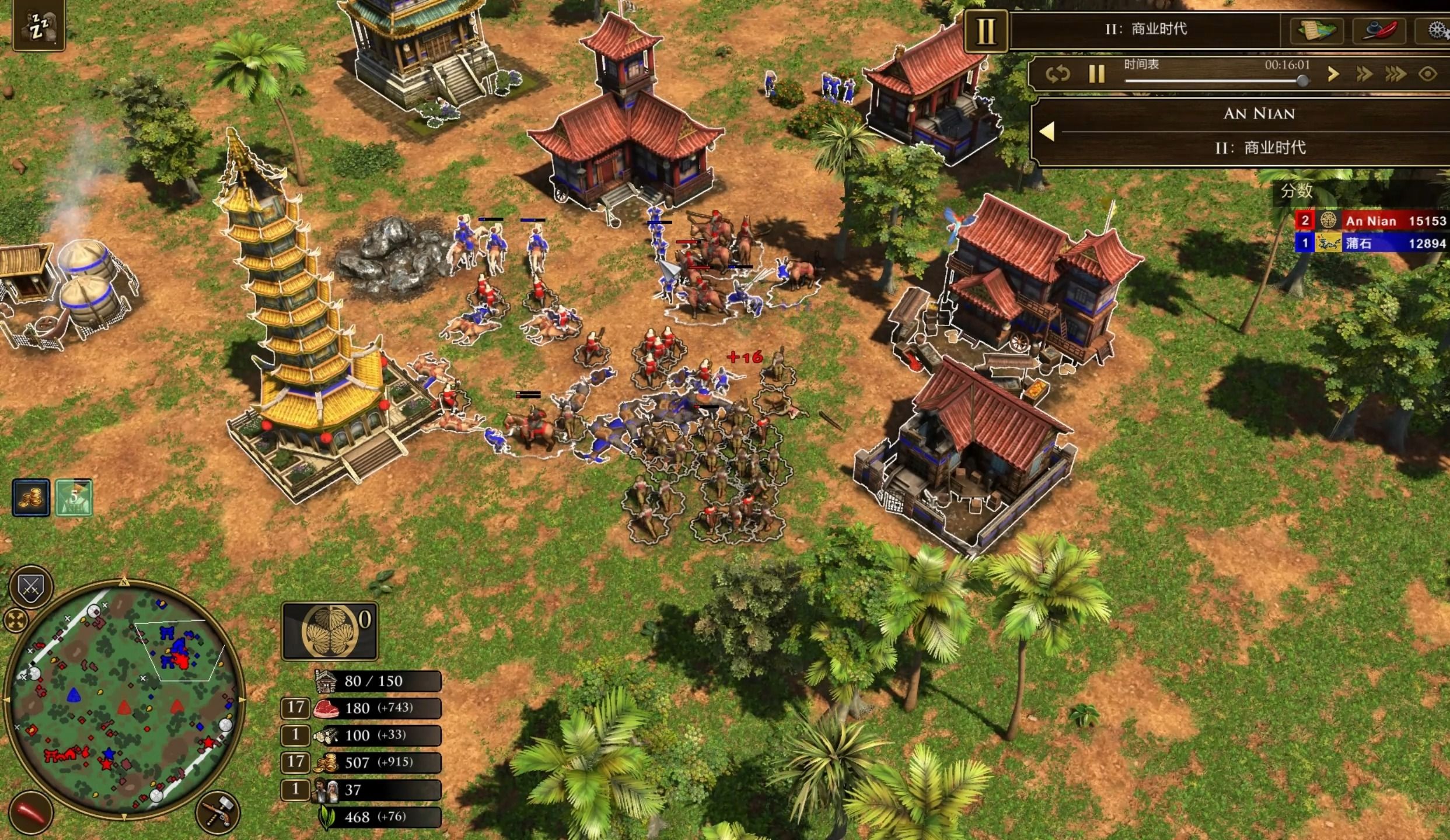The image size is (1450, 840).
Task: Restart the replay with the loop arrows
Action: click(1057, 74)
